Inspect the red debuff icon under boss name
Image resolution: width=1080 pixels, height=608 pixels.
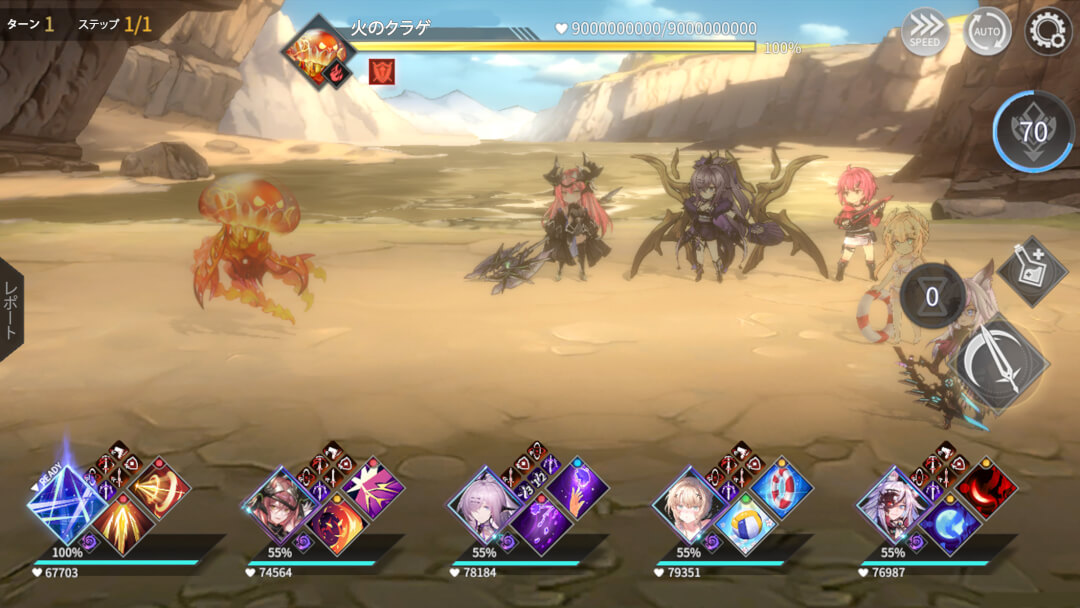pyautogui.click(x=382, y=71)
